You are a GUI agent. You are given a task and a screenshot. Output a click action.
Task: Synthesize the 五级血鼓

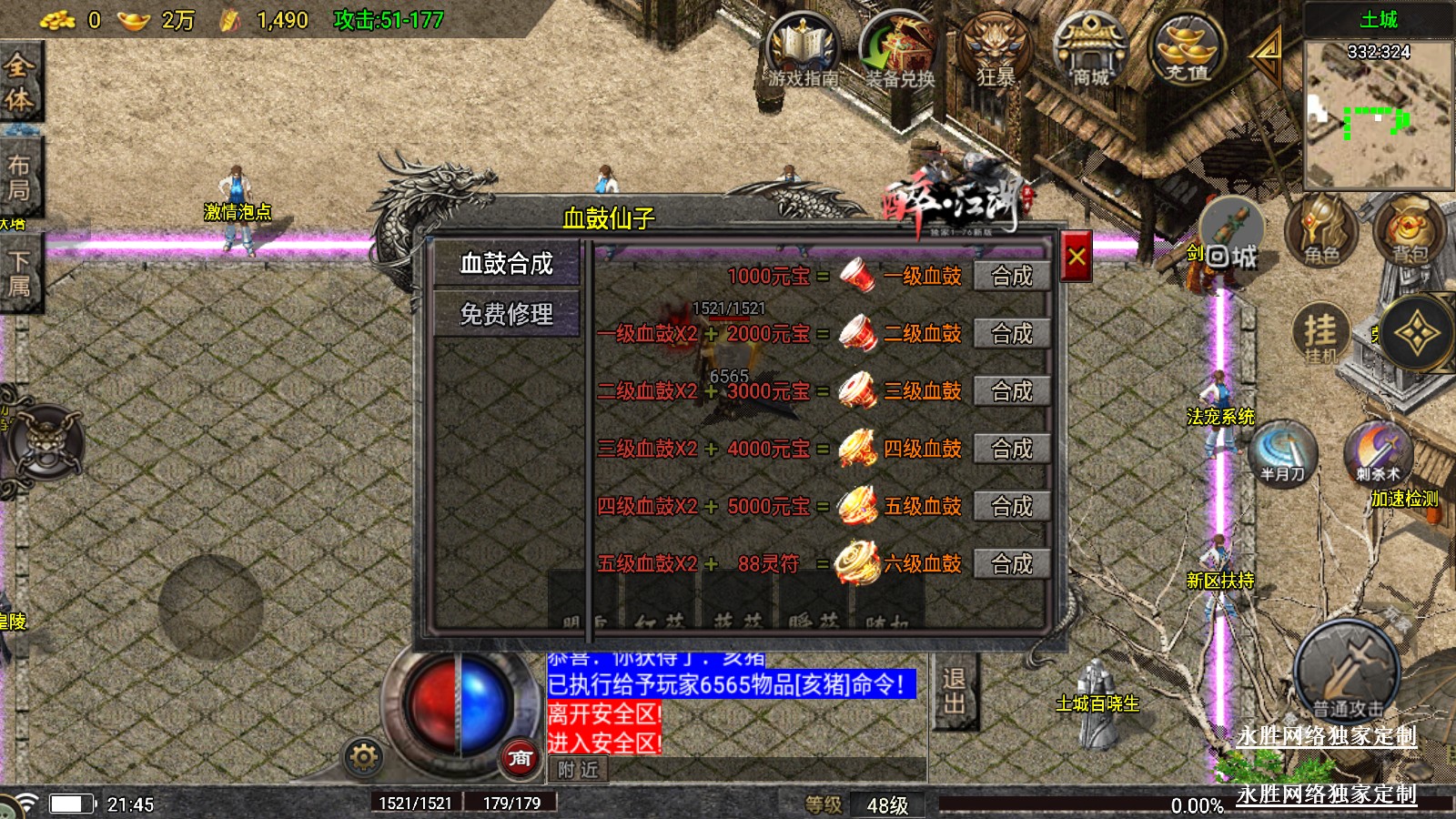coord(1011,506)
